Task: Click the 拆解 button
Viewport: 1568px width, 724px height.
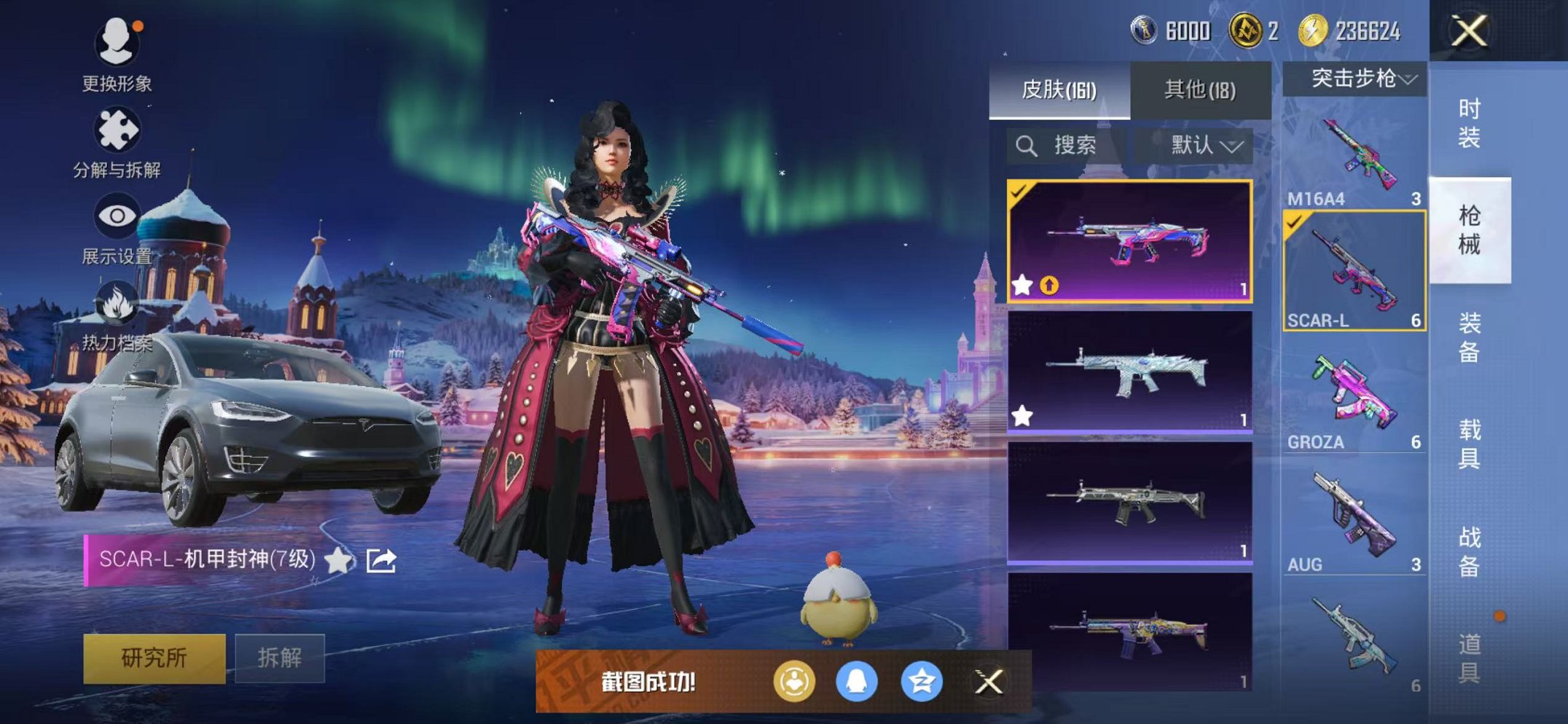Action: (x=279, y=658)
